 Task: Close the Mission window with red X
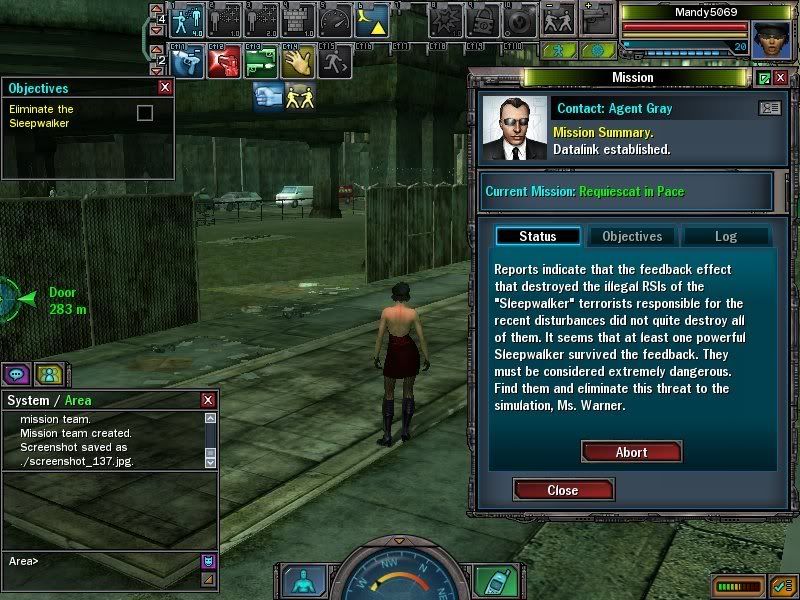pyautogui.click(x=781, y=78)
